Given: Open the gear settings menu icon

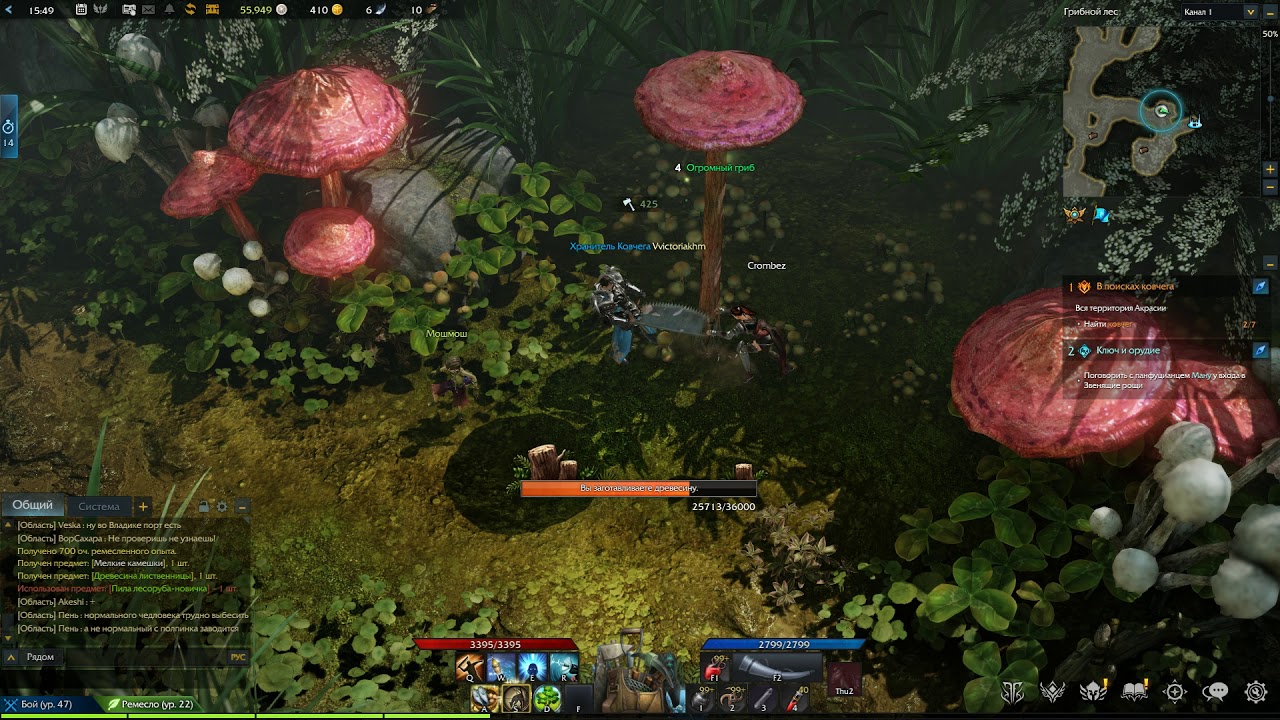Looking at the screenshot, I should point(1256,691).
